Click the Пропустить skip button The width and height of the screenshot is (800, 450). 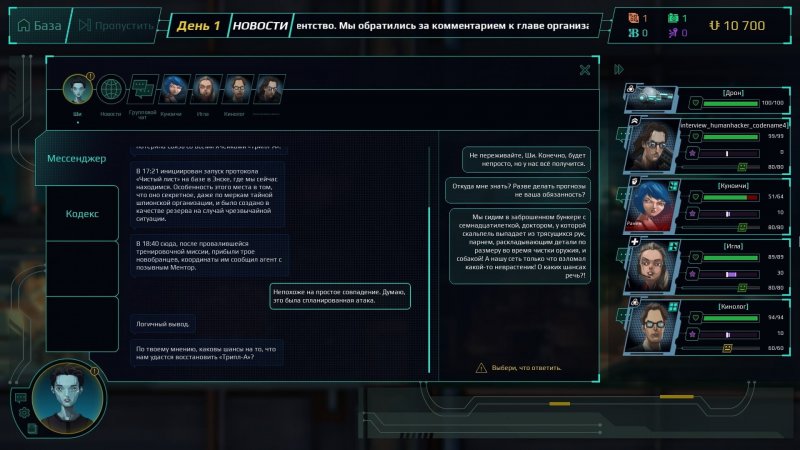click(113, 25)
